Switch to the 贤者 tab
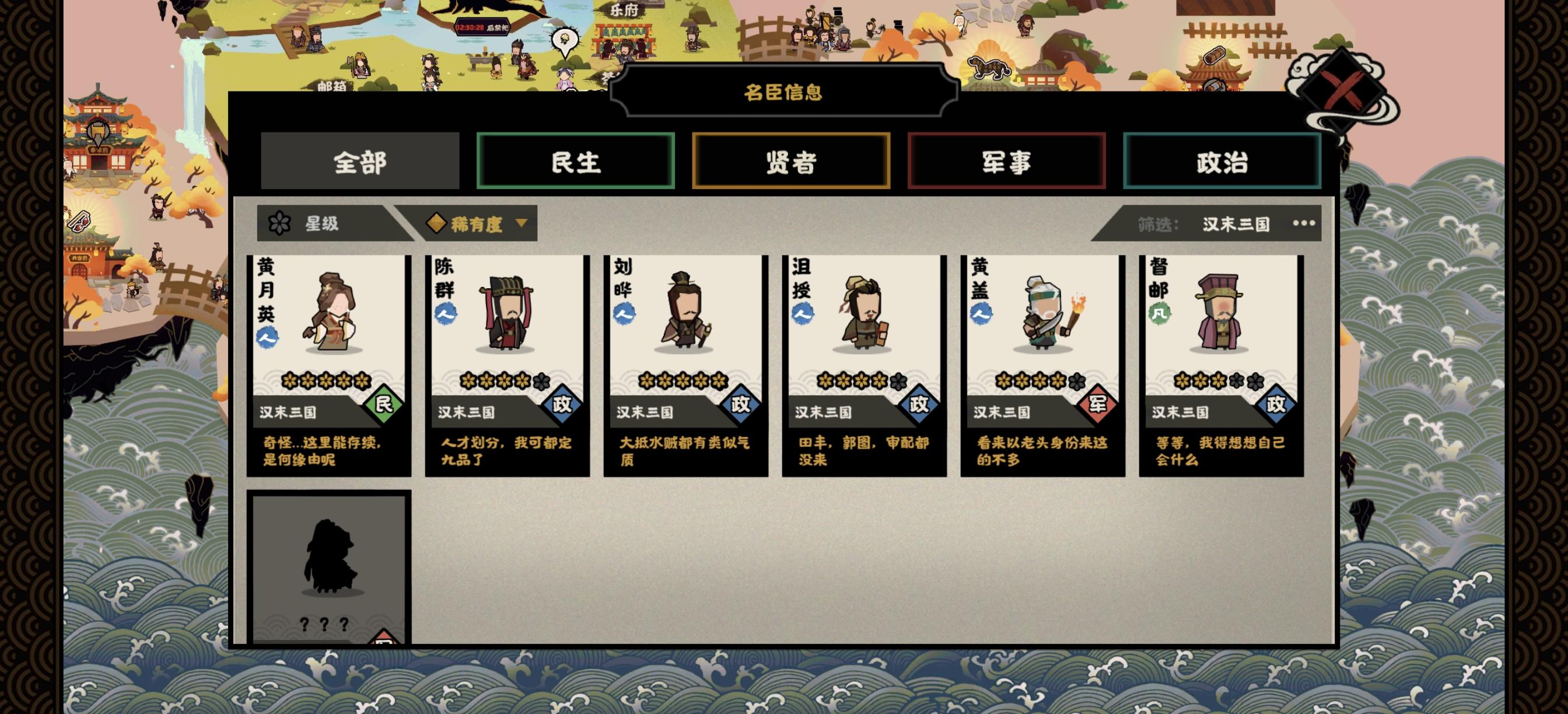The image size is (1568, 714). 790,162
